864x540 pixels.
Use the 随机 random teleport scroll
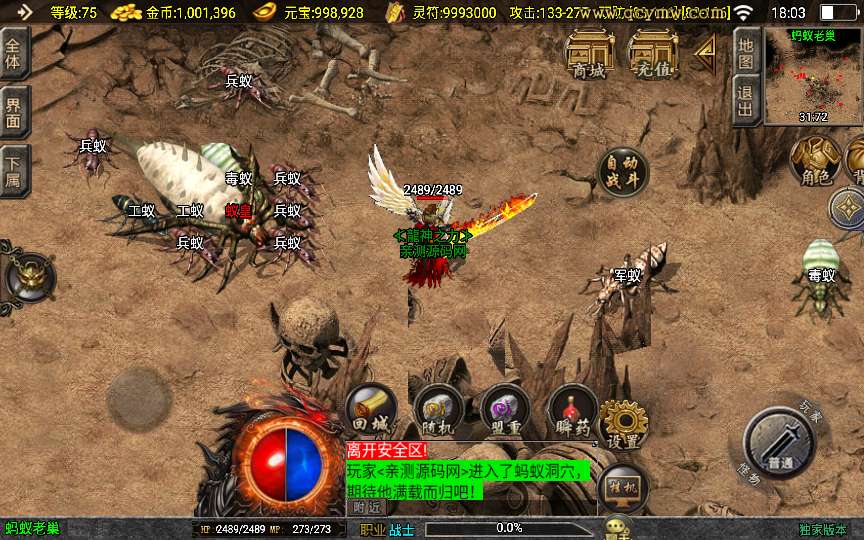coord(439,411)
